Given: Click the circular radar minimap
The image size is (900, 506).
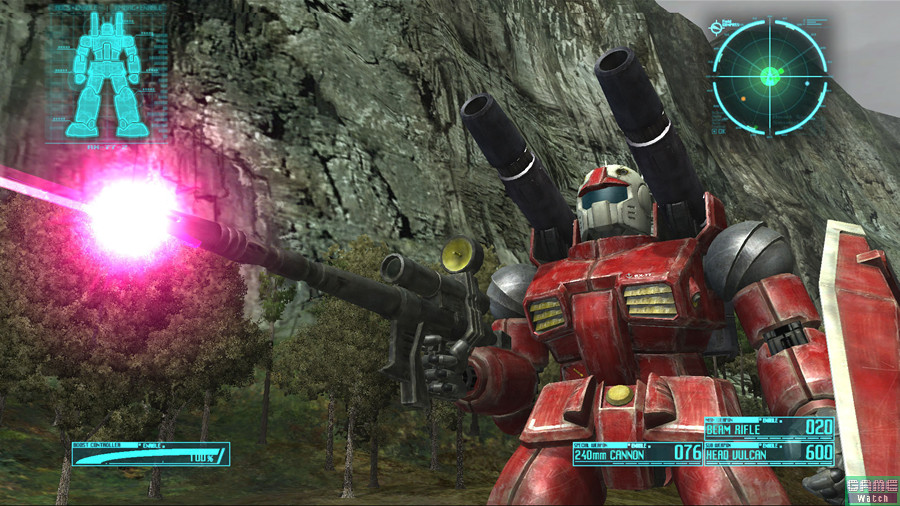Looking at the screenshot, I should [x=769, y=75].
